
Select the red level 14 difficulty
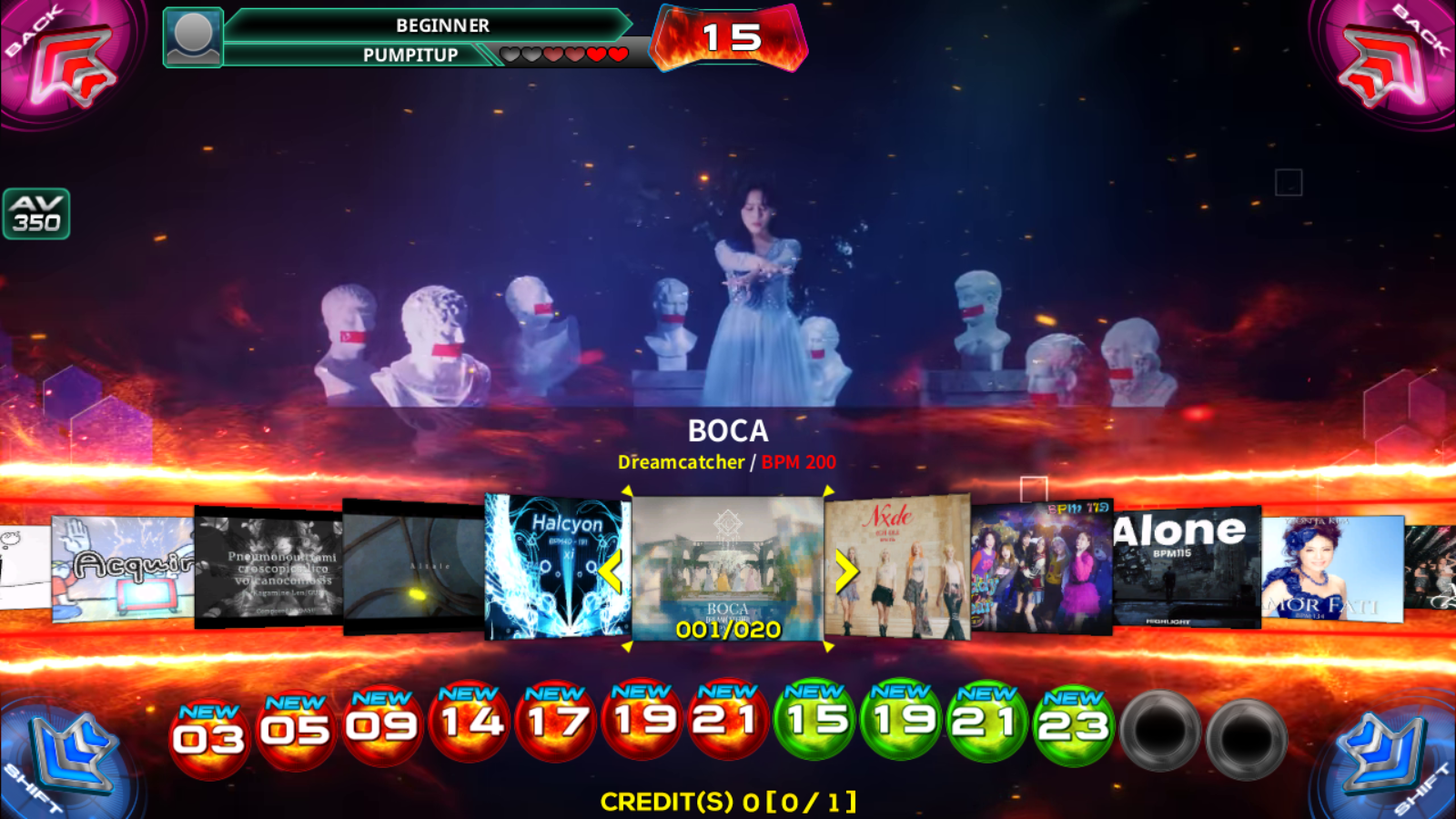click(469, 723)
